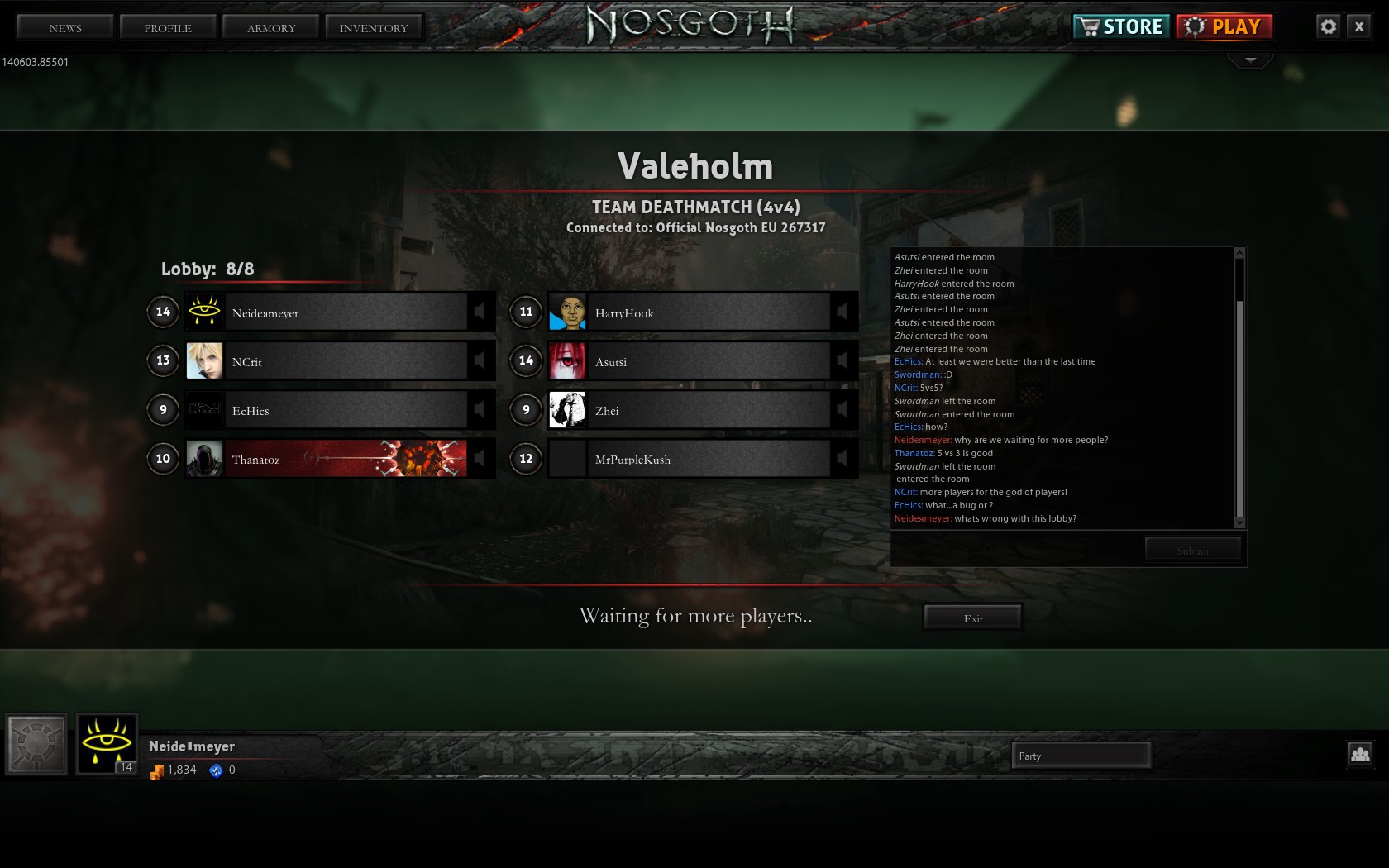Click the blue gem currency icon
Image resolution: width=1389 pixels, height=868 pixels.
click(217, 770)
